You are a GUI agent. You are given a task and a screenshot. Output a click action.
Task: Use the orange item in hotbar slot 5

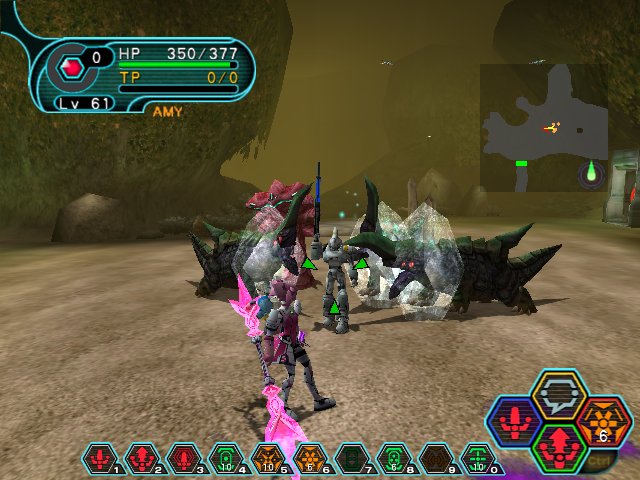click(x=268, y=459)
